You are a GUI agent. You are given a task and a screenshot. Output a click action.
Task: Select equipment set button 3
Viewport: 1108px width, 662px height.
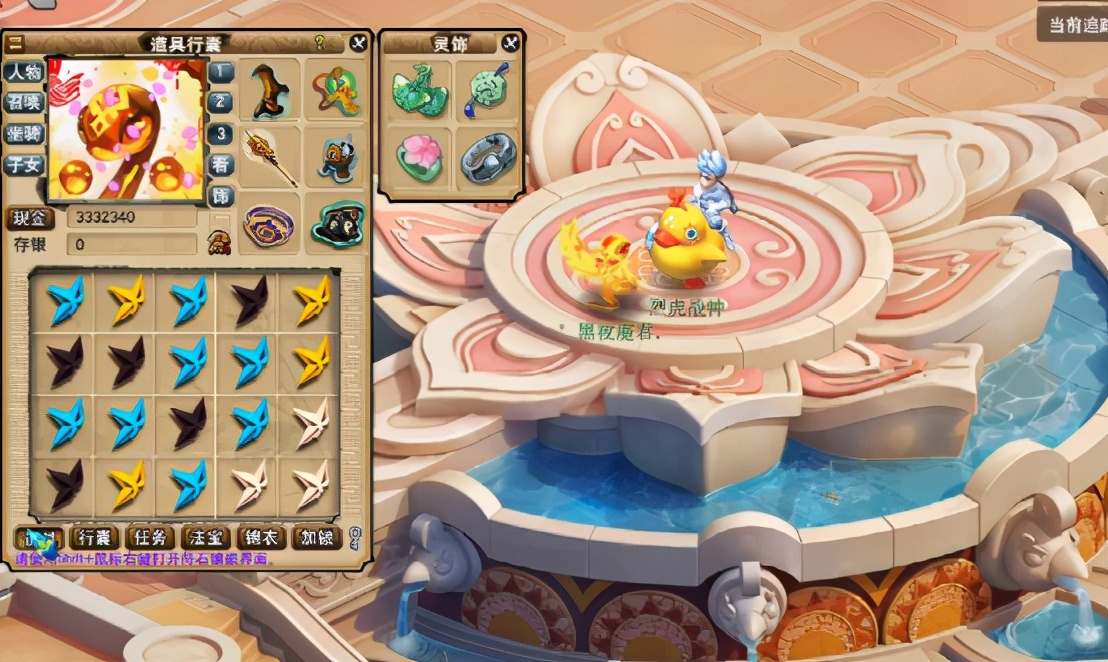tap(221, 134)
